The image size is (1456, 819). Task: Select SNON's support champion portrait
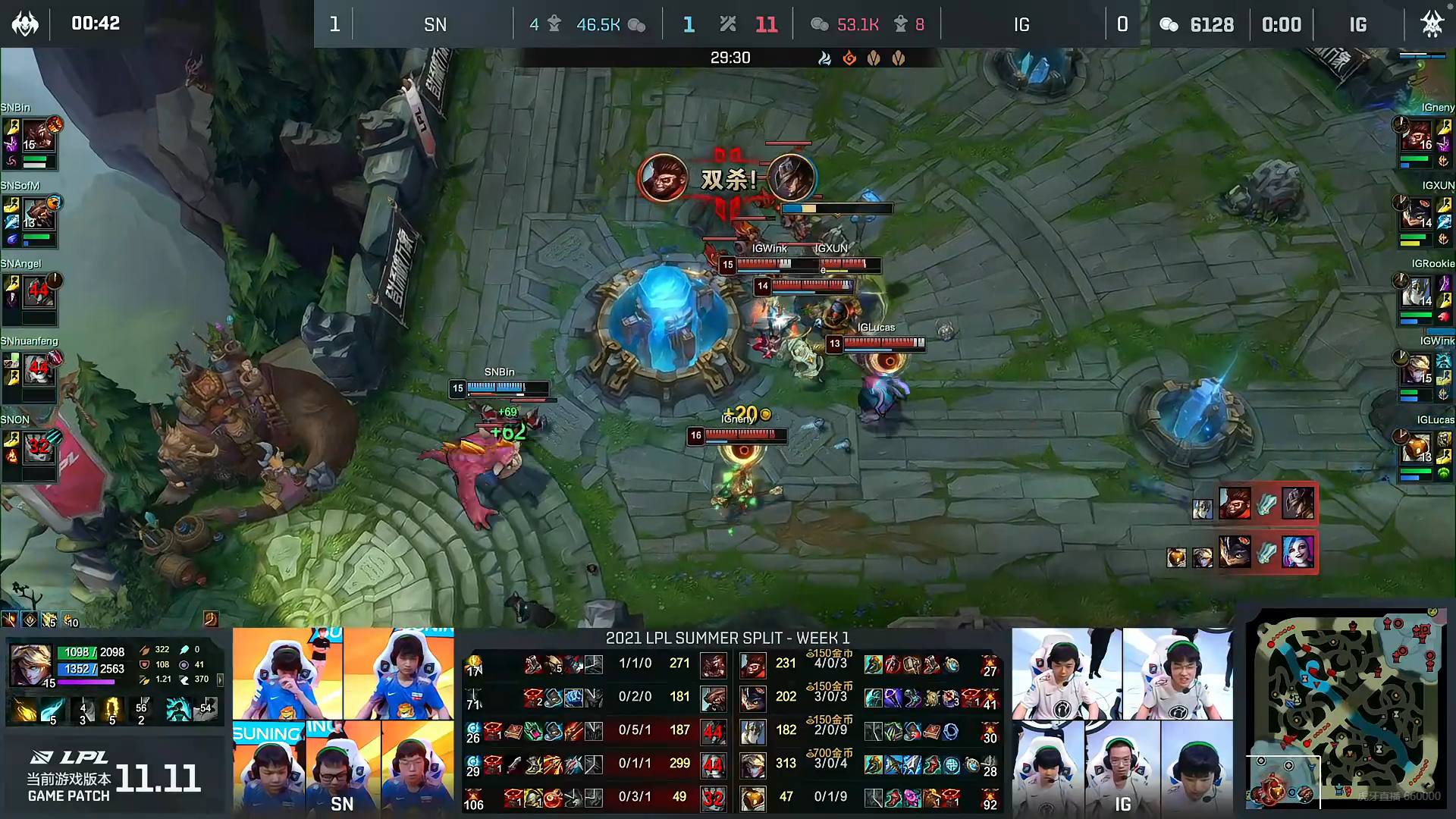[x=39, y=449]
